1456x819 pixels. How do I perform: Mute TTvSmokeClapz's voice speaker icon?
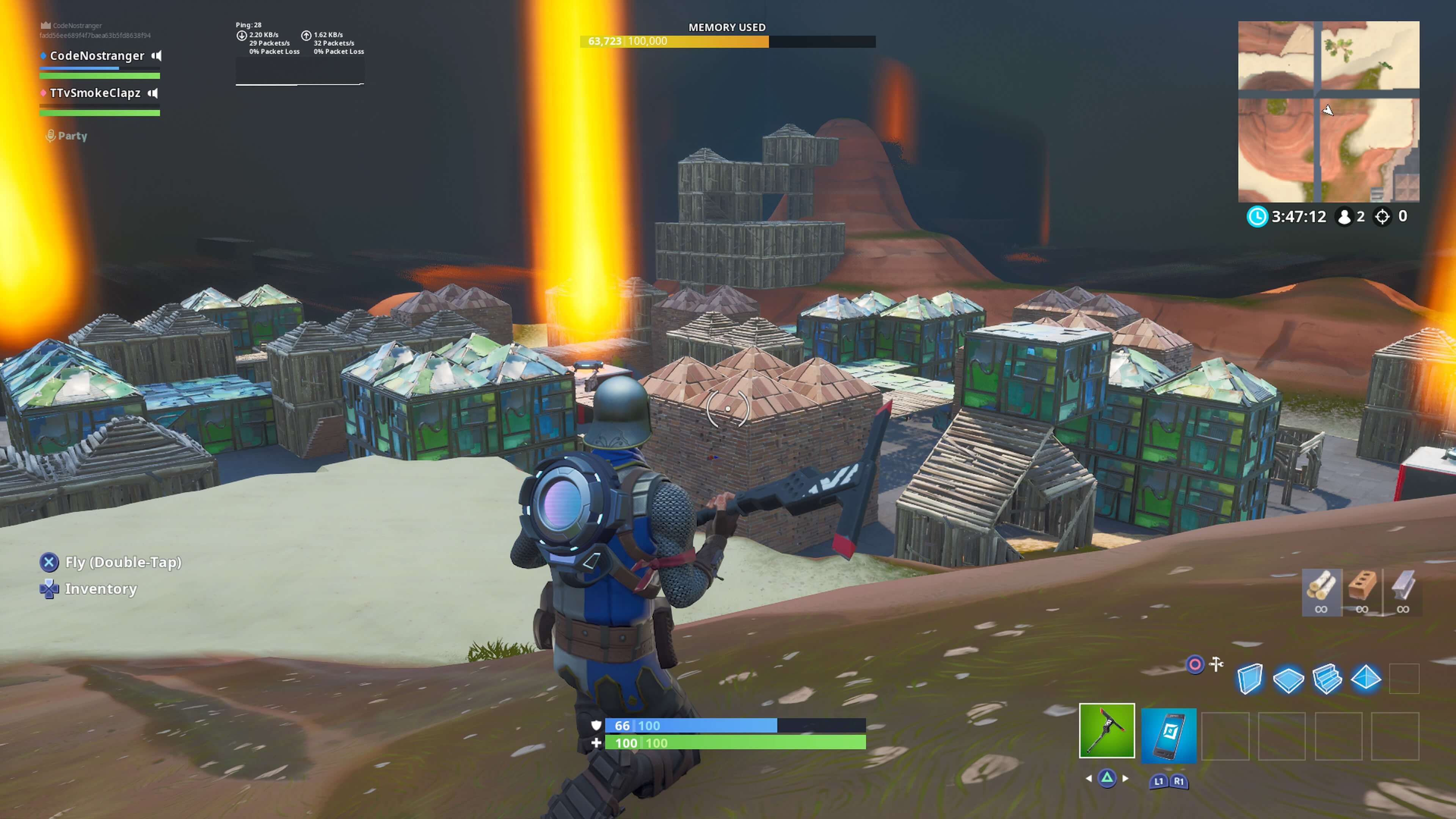click(x=154, y=93)
